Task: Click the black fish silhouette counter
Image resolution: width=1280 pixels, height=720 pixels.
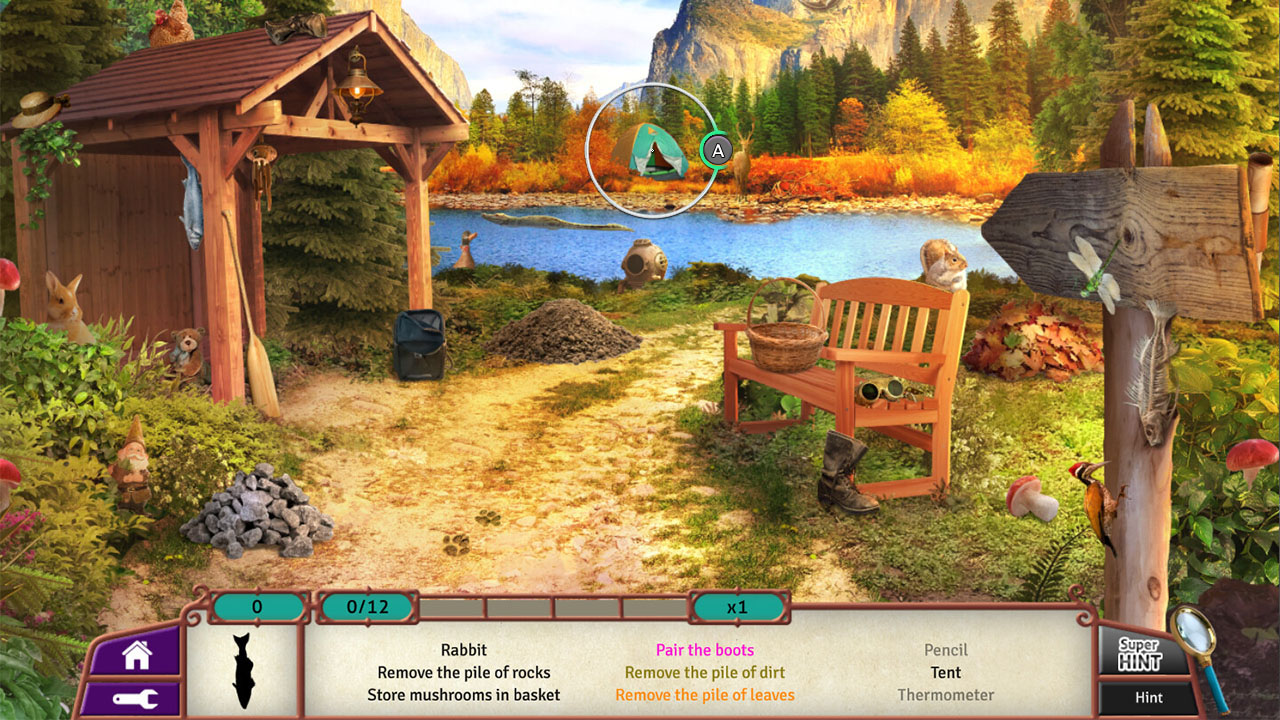Action: coord(243,668)
